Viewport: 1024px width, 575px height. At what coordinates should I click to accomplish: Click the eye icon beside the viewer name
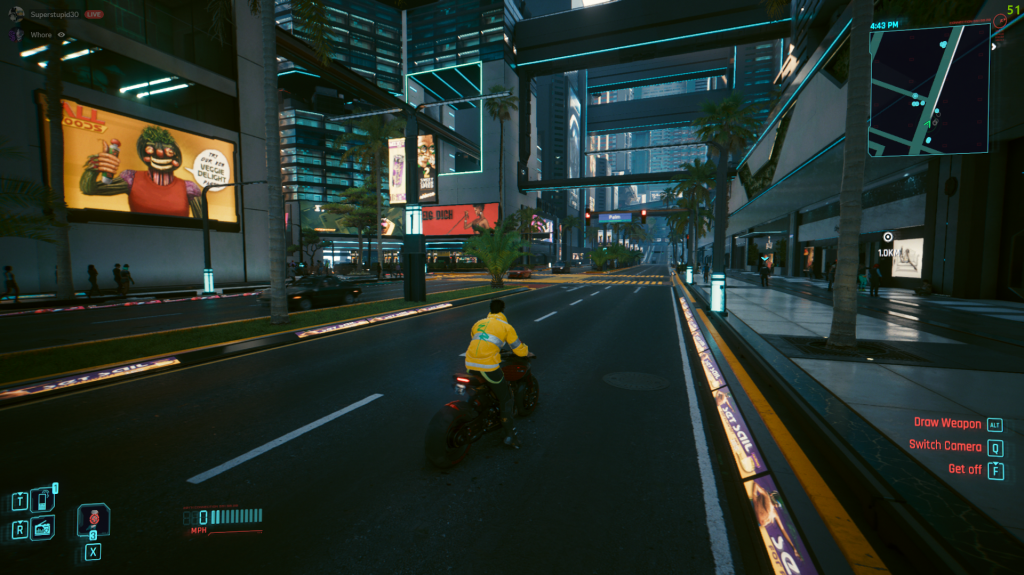point(61,34)
